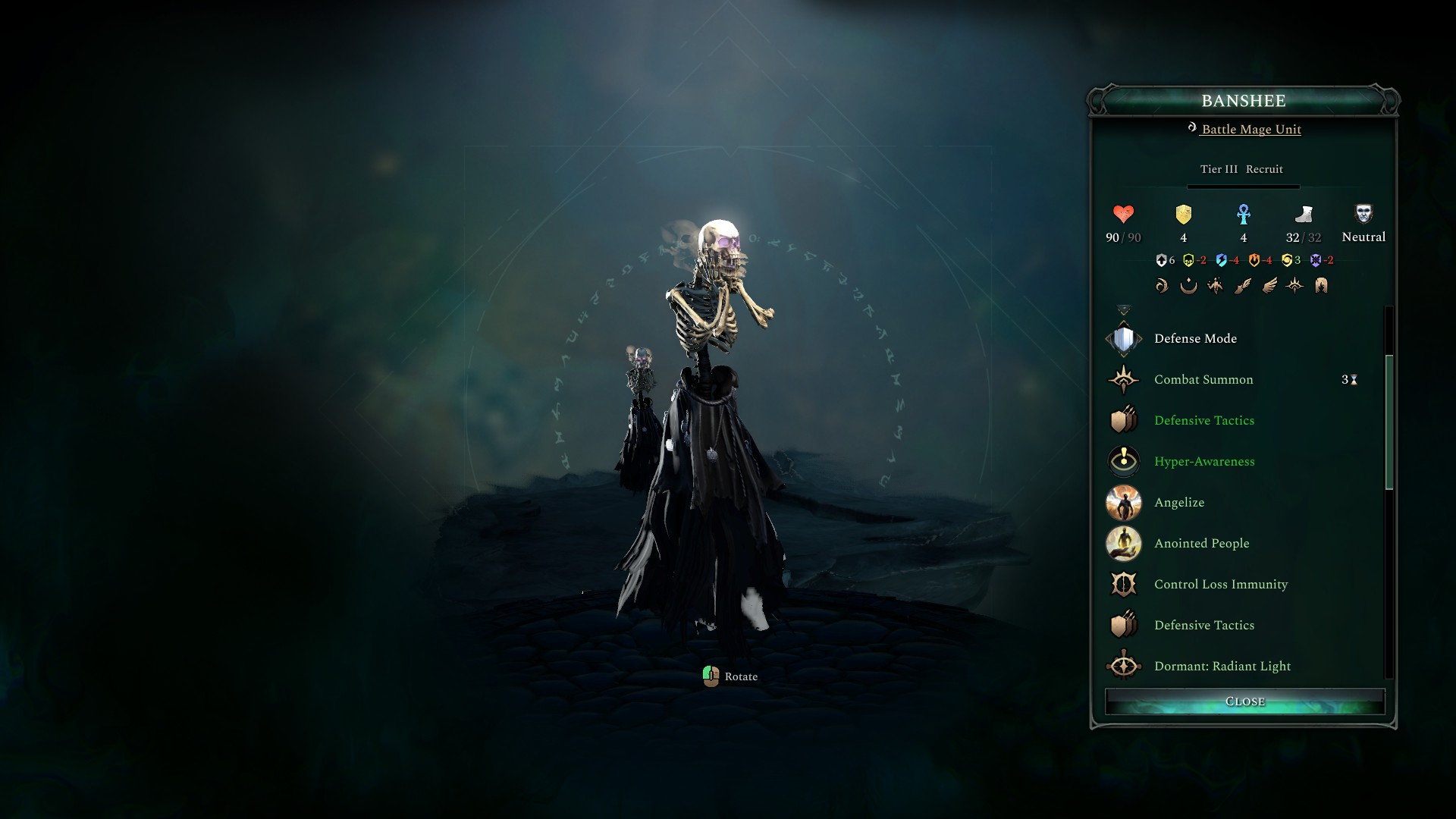Click the Defense Mode shield icon
Image resolution: width=1456 pixels, height=819 pixels.
pyautogui.click(x=1123, y=338)
